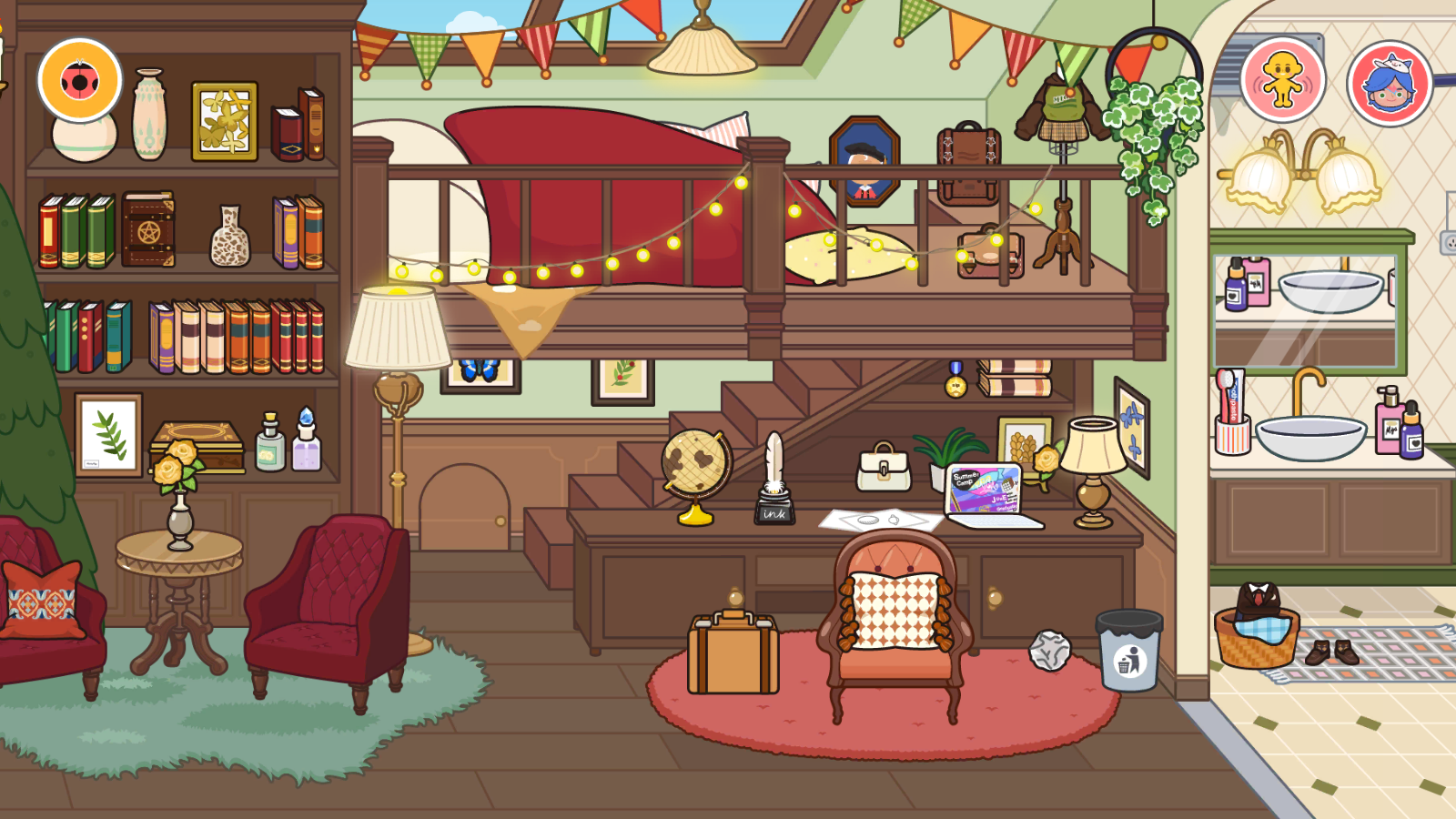Open the yellow character figure button
Image resolution: width=1456 pixels, height=819 pixels.
point(1282,80)
